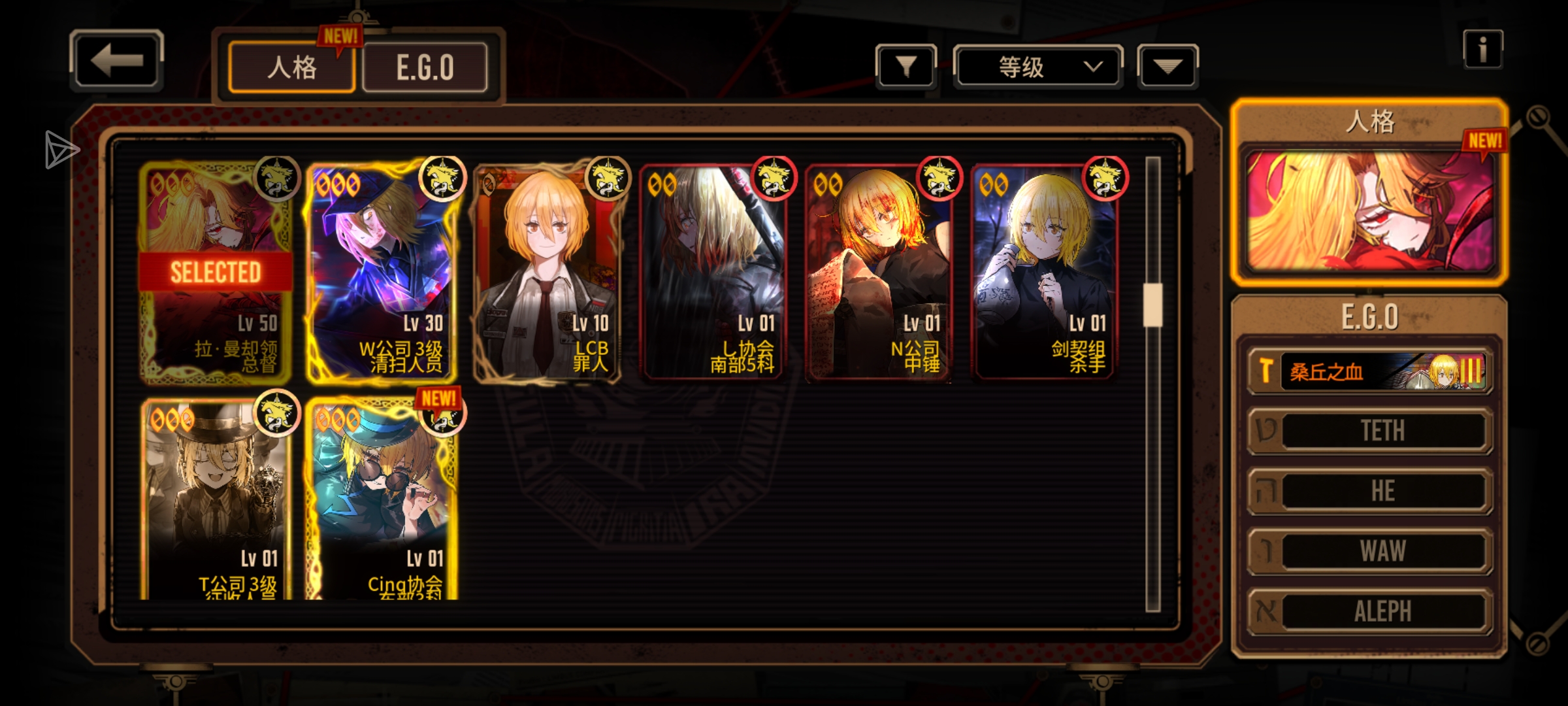This screenshot has width=1568, height=706.
Task: Choose the W公司3级清扫人员 identity card
Action: (x=382, y=272)
